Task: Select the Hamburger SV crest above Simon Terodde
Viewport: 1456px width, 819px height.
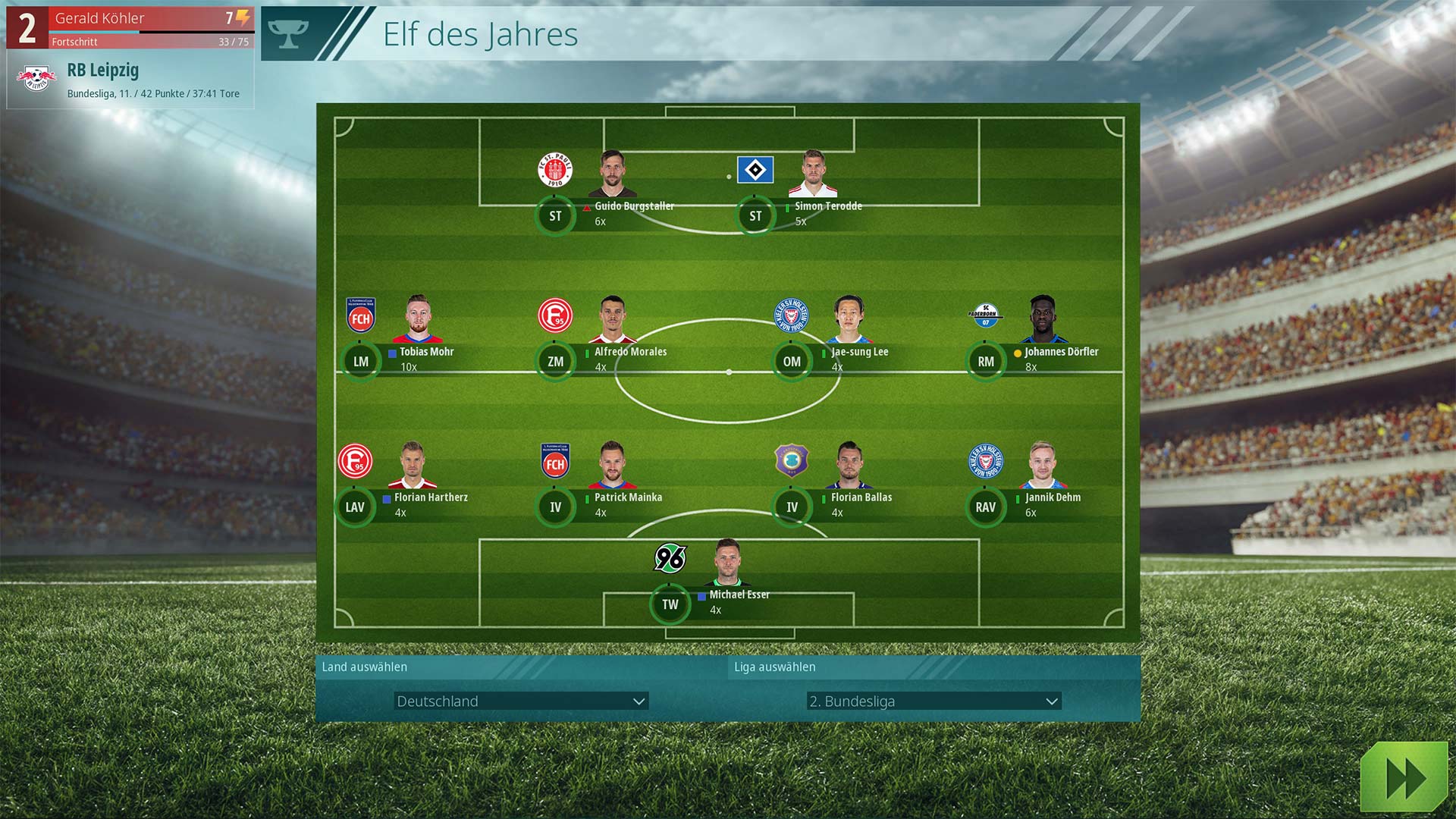Action: pyautogui.click(x=755, y=170)
